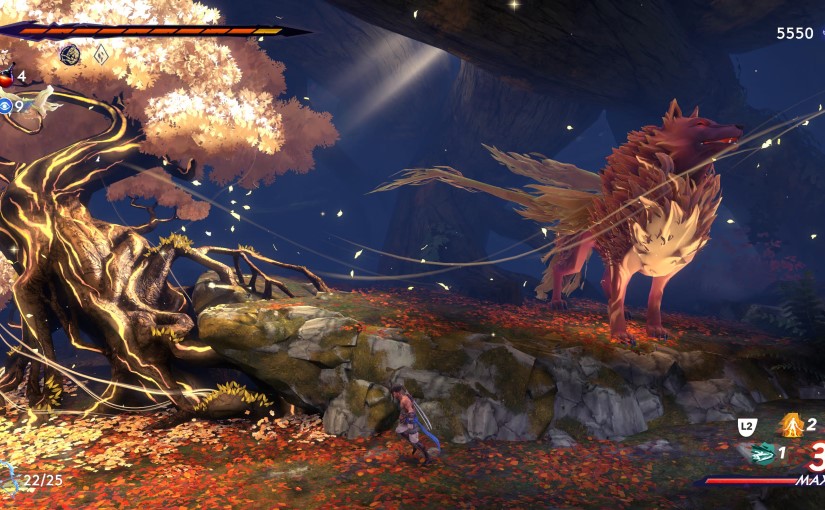Activate the teal dash Athra surge icon
The image size is (825, 510).
tap(763, 453)
